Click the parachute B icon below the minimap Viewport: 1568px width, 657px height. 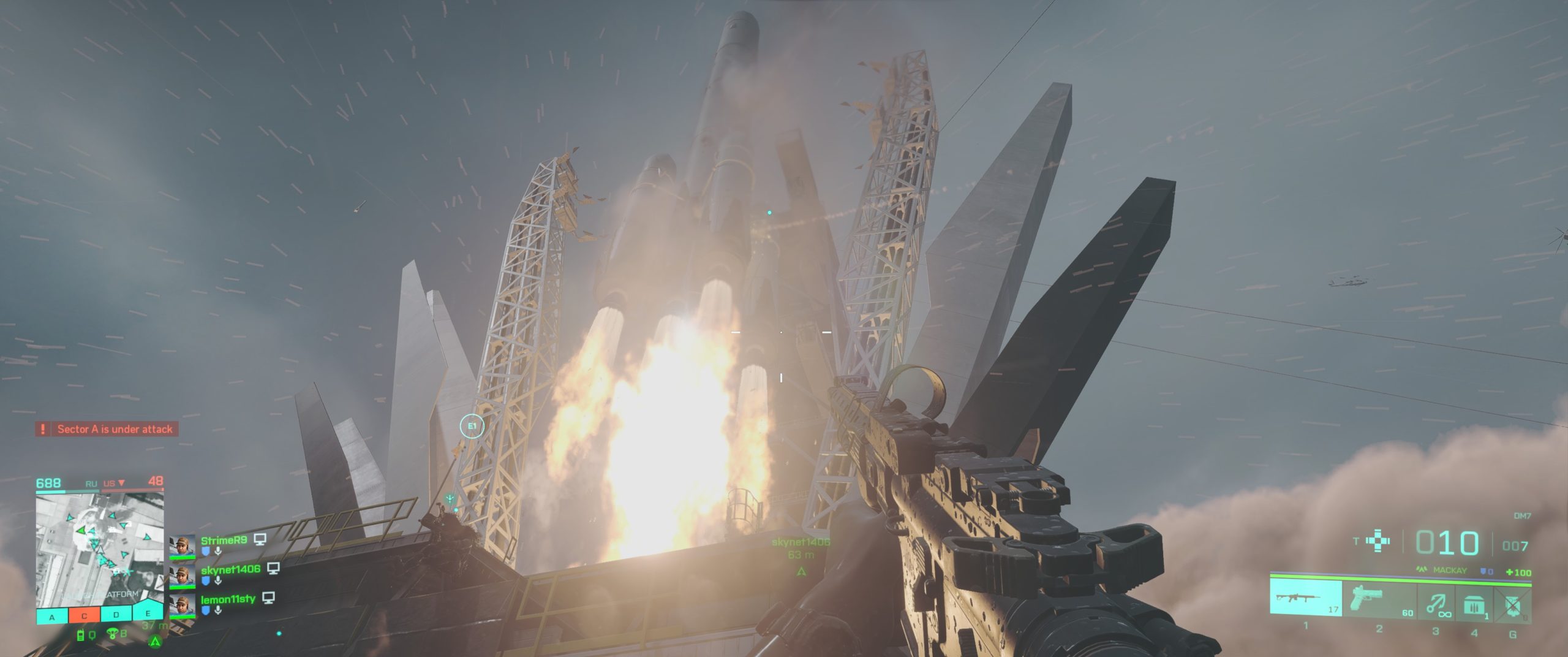[x=118, y=632]
